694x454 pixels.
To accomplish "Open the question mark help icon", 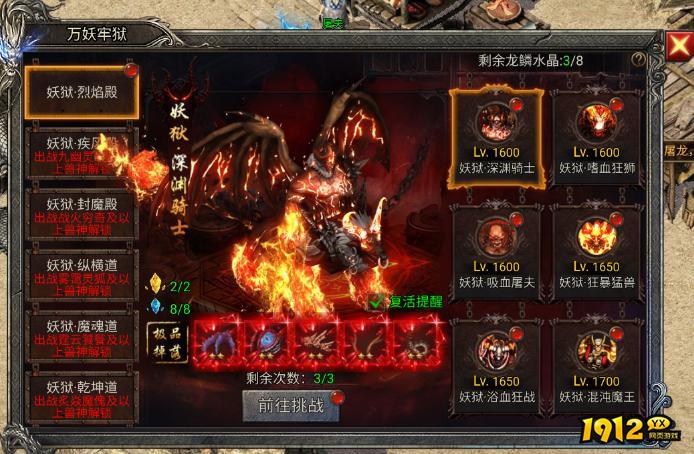I will [x=638, y=60].
